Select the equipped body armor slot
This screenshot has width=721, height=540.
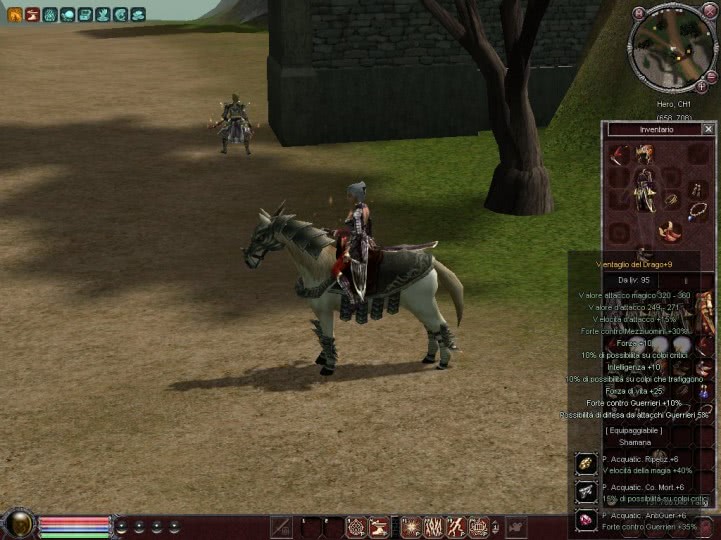point(645,189)
